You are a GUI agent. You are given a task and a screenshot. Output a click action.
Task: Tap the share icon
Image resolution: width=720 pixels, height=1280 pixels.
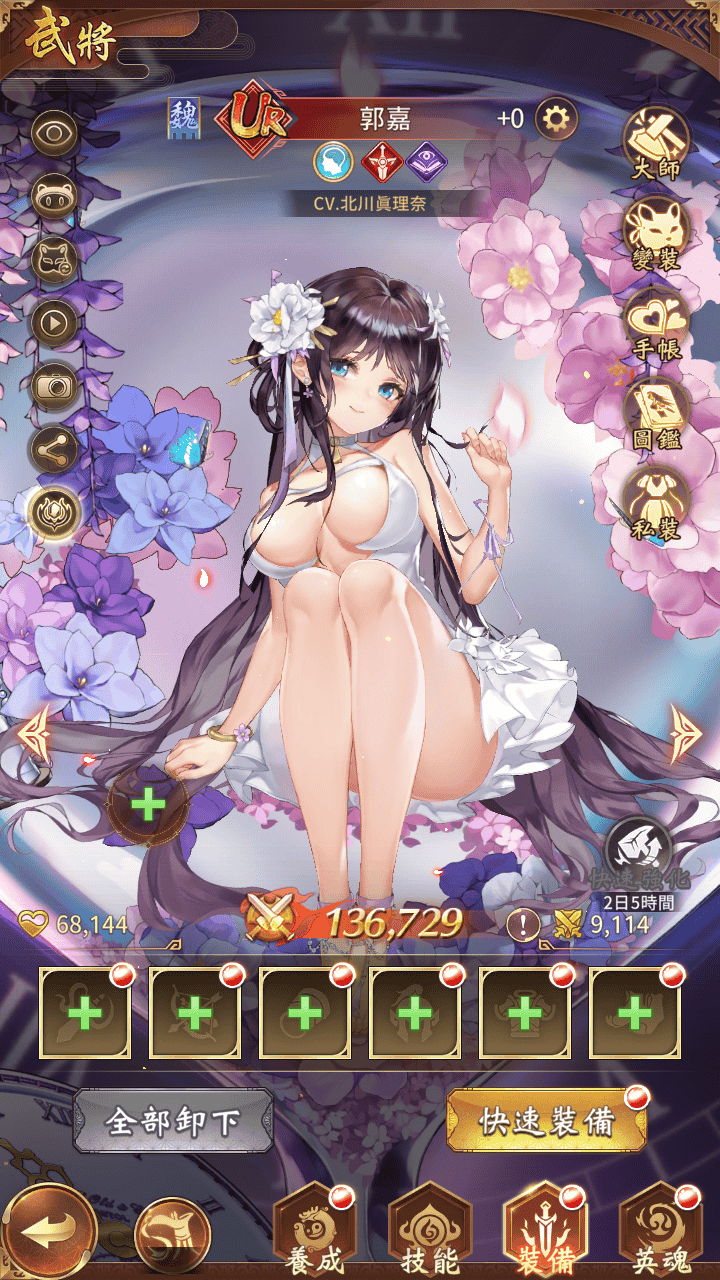[55, 450]
